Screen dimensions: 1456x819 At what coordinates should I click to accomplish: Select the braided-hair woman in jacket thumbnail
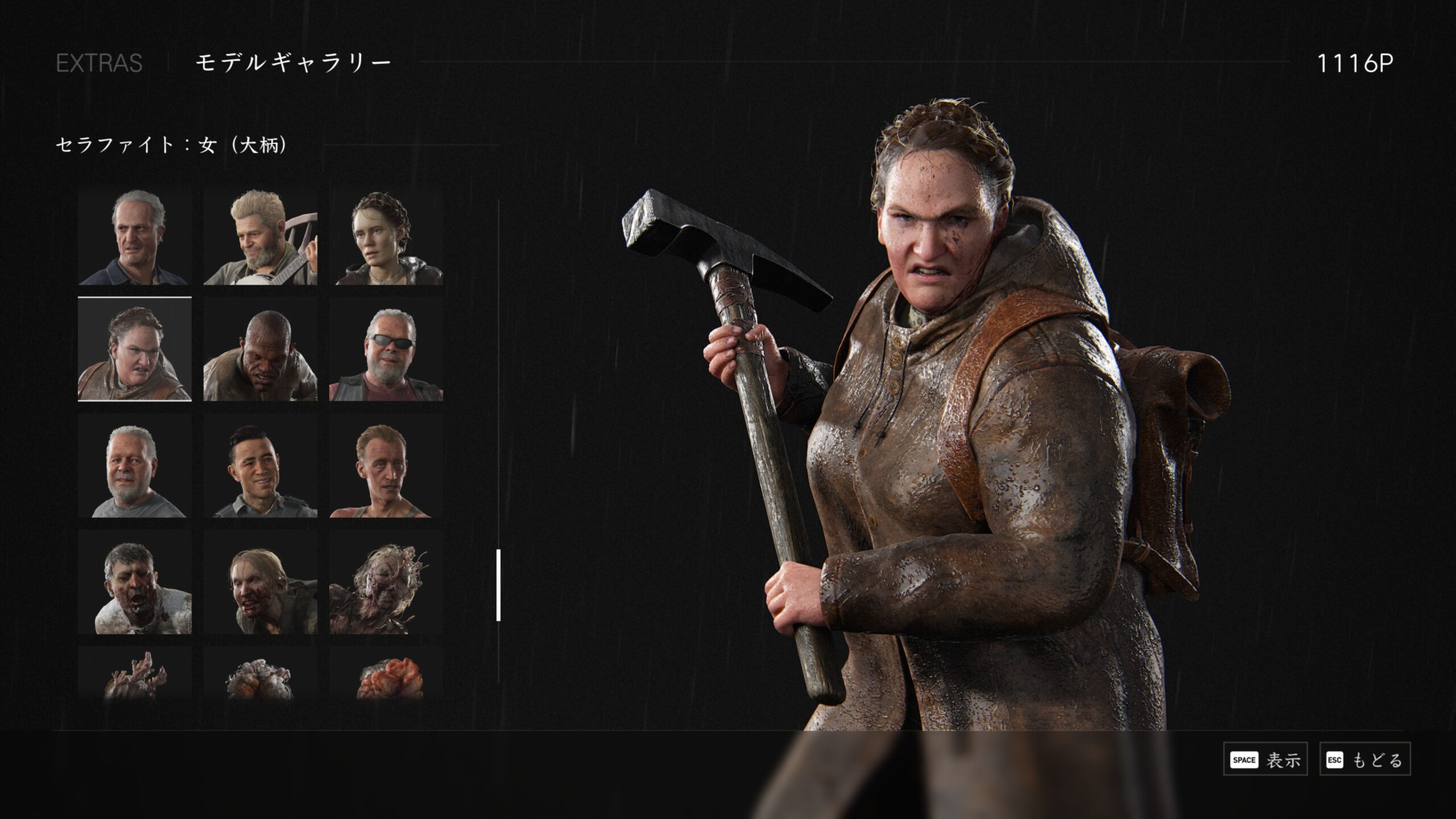point(386,238)
